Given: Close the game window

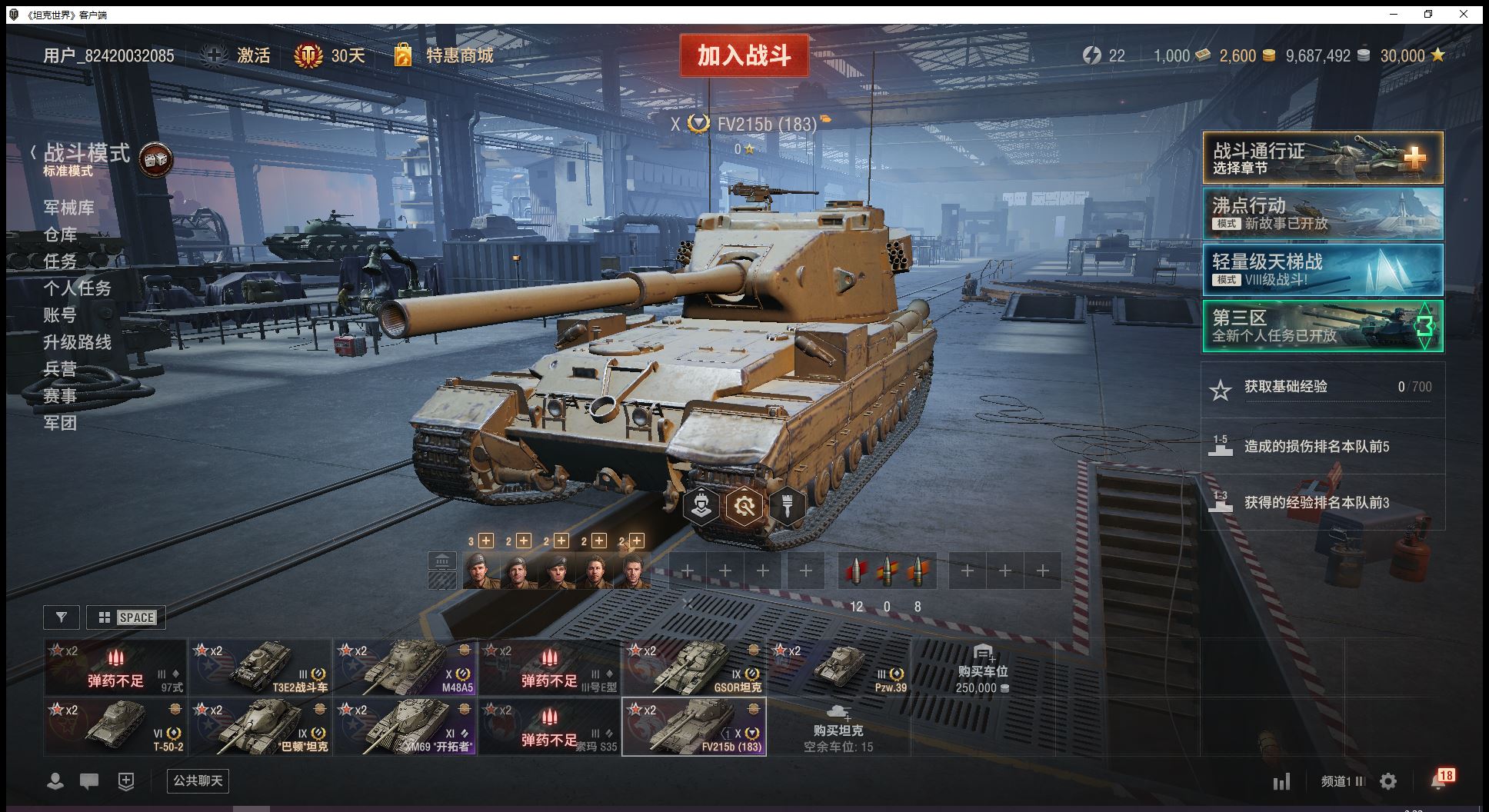Looking at the screenshot, I should (x=1464, y=14).
